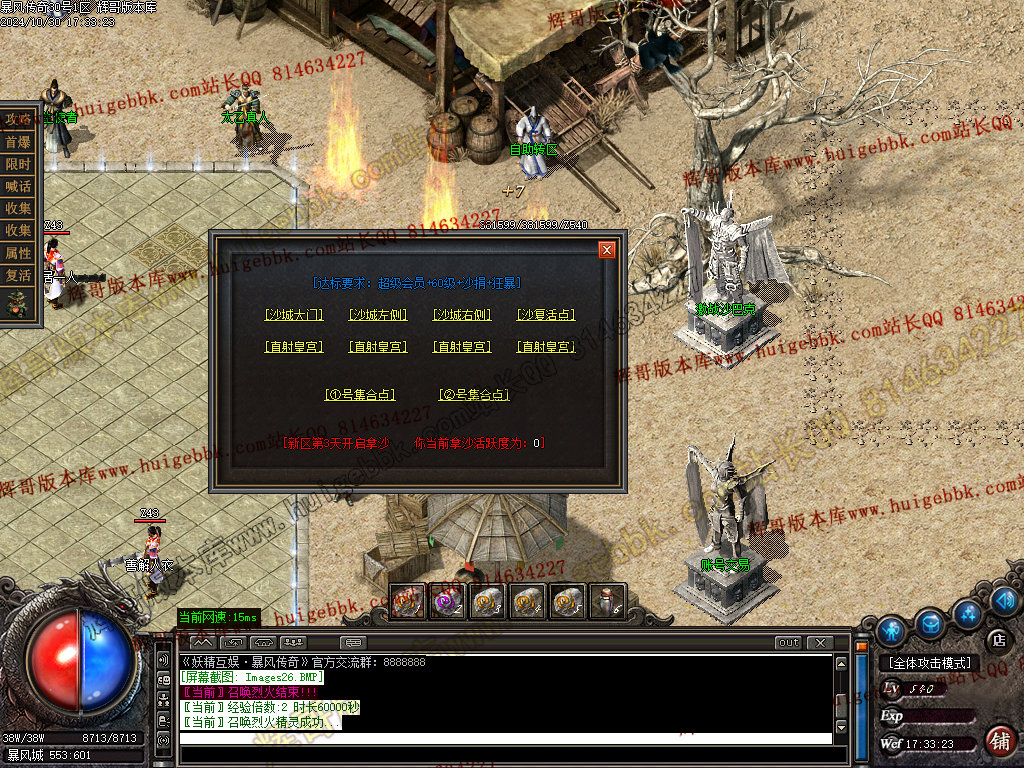Viewport: 1024px width, 768px height.
Task: Select ②号集合点 gathering point
Action: (x=474, y=395)
